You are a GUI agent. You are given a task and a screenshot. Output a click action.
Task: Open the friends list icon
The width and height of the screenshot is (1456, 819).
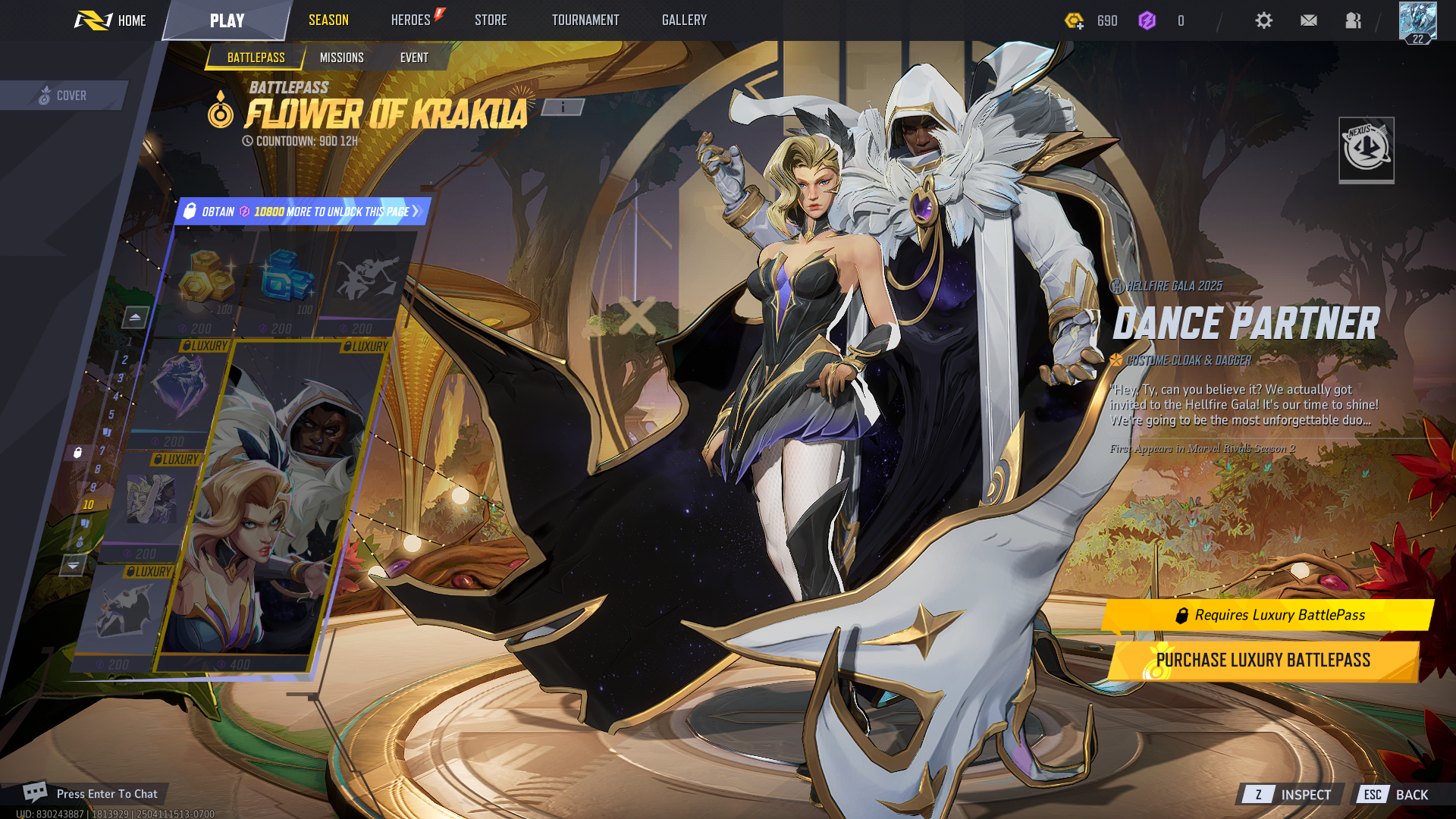pyautogui.click(x=1353, y=20)
